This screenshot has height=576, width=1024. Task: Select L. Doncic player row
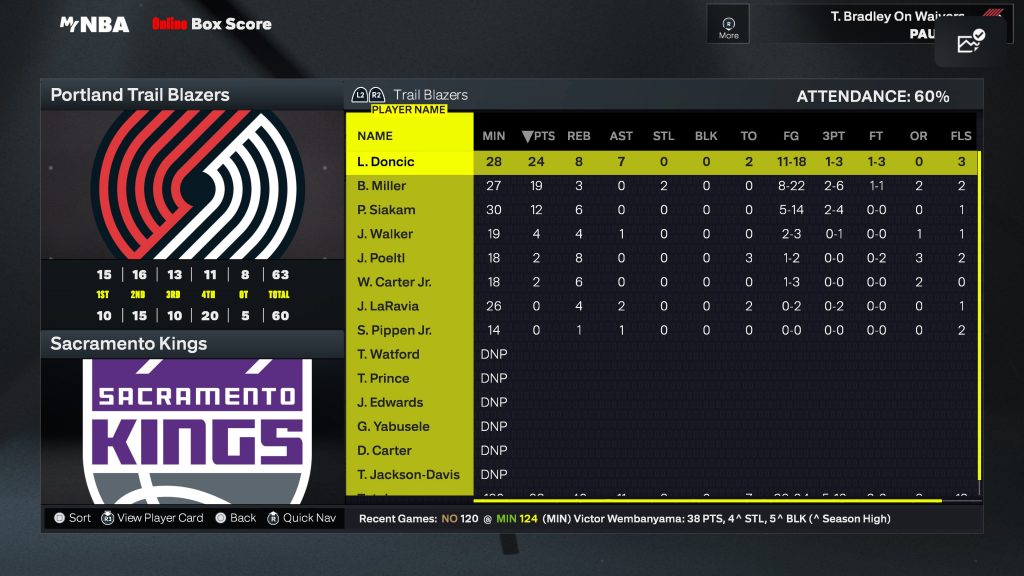[x=386, y=162]
